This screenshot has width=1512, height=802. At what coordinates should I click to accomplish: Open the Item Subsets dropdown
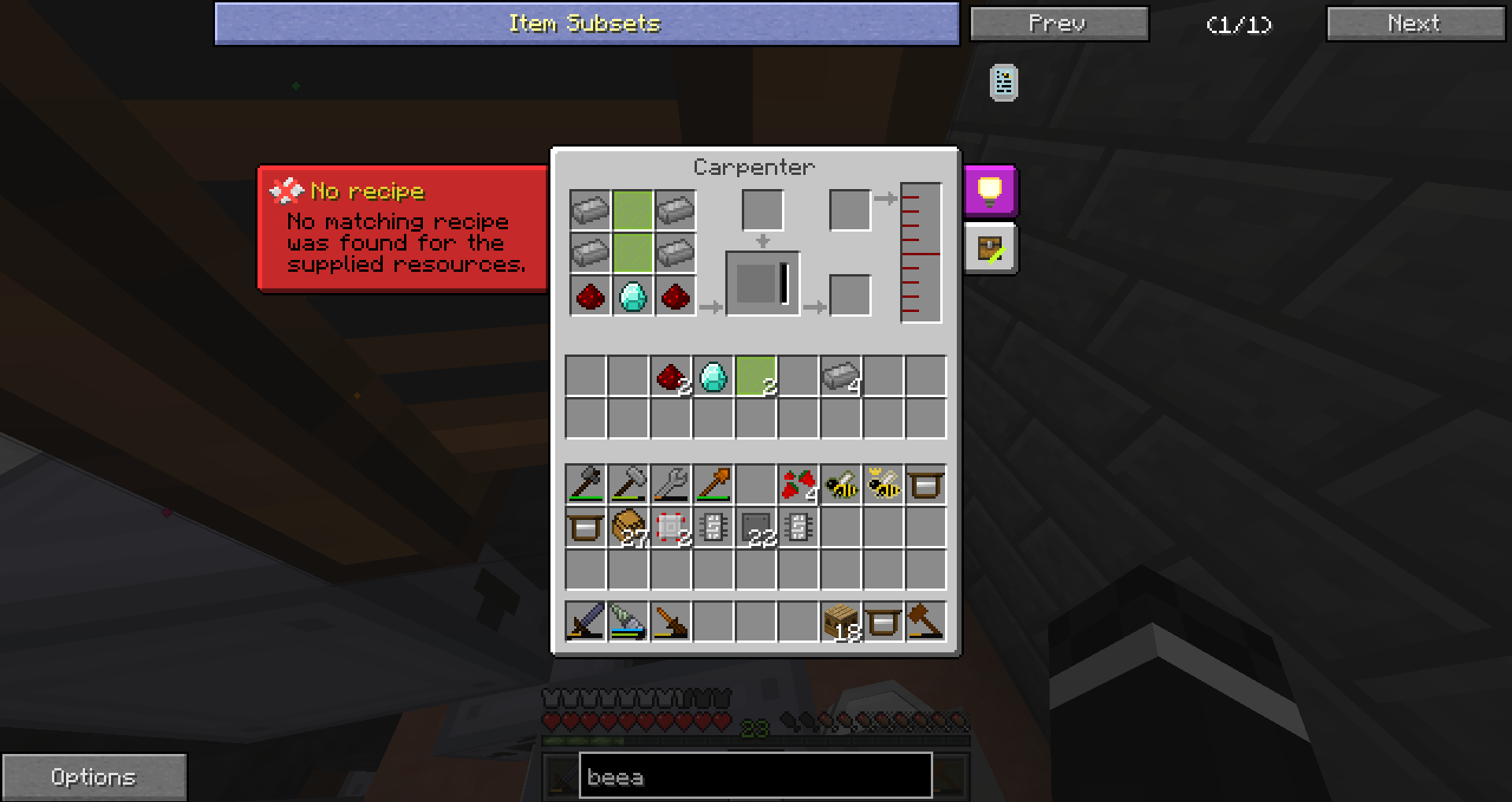pyautogui.click(x=587, y=24)
